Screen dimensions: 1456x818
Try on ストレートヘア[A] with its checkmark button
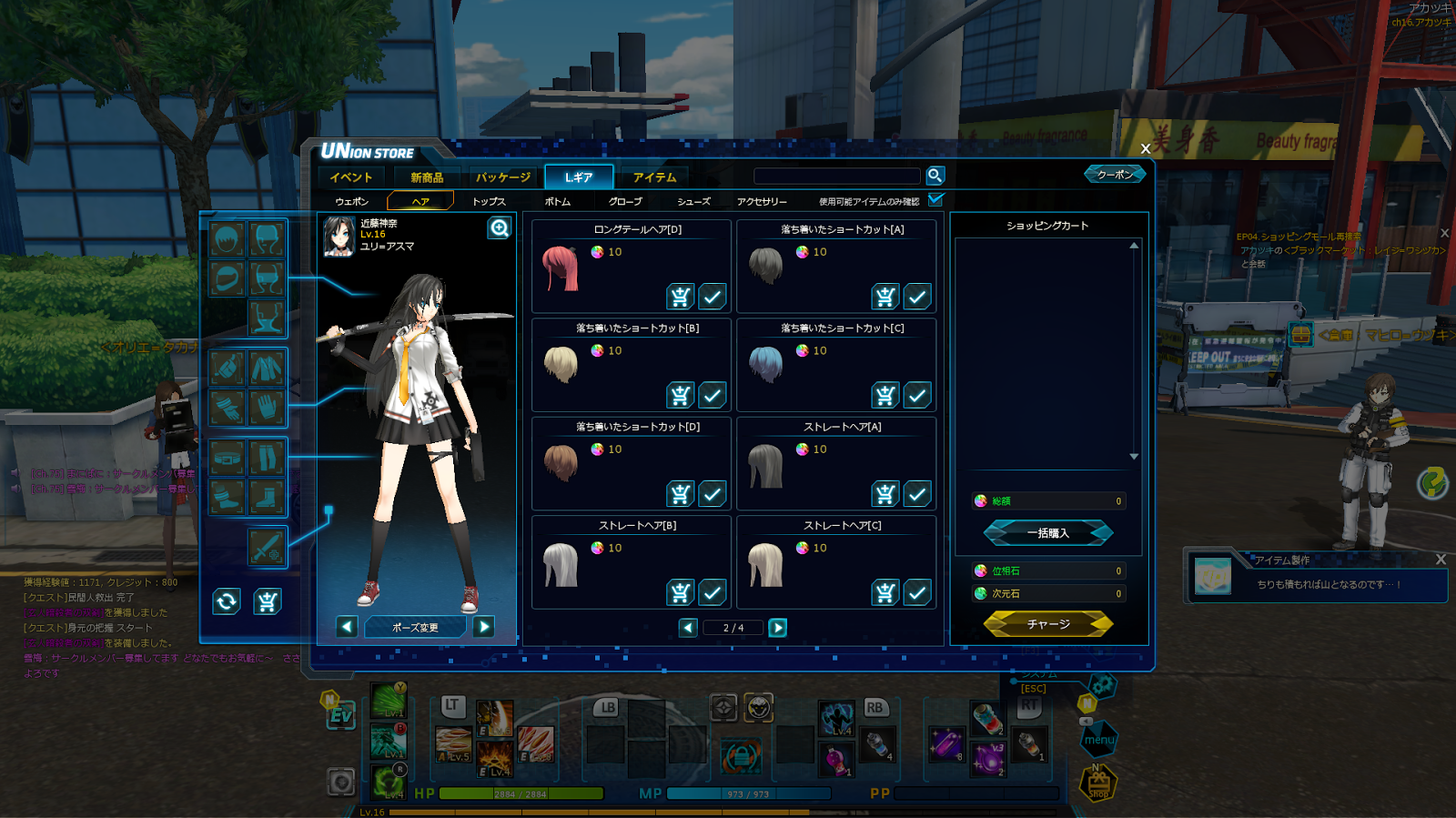pos(917,494)
